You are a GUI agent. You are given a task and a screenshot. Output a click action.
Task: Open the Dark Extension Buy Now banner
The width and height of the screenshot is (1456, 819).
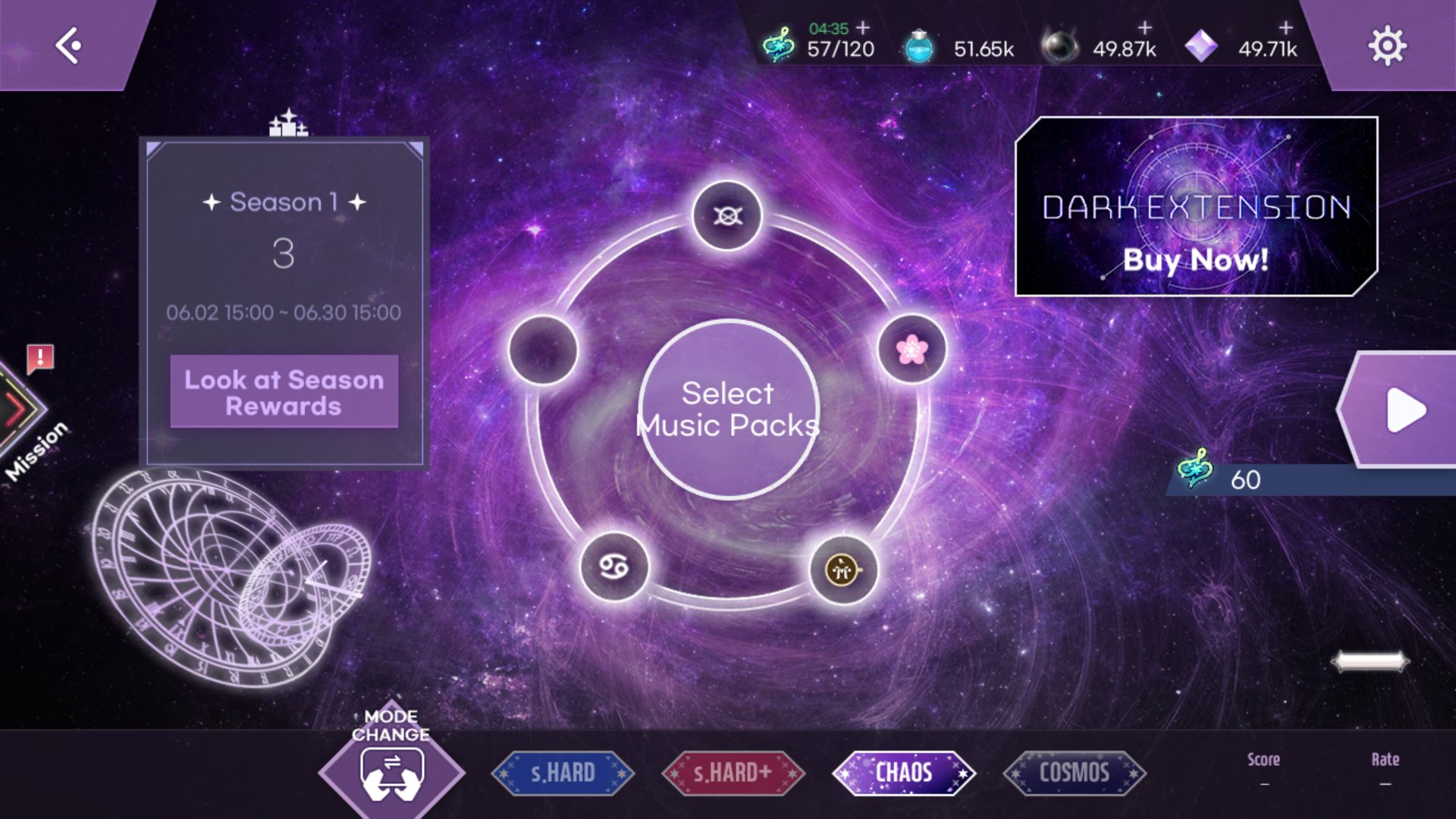(1196, 206)
